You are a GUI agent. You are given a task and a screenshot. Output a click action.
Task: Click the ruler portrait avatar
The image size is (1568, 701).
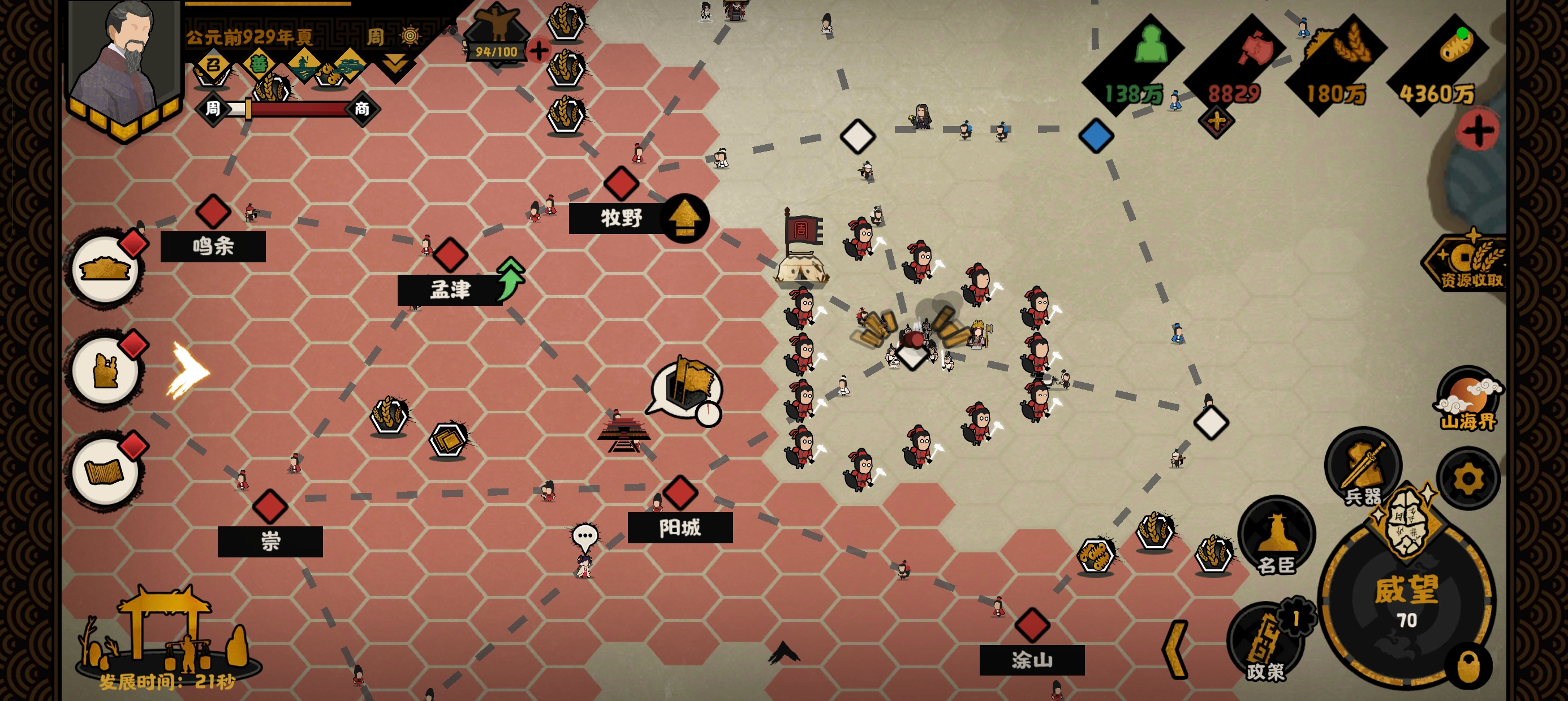pyautogui.click(x=126, y=61)
